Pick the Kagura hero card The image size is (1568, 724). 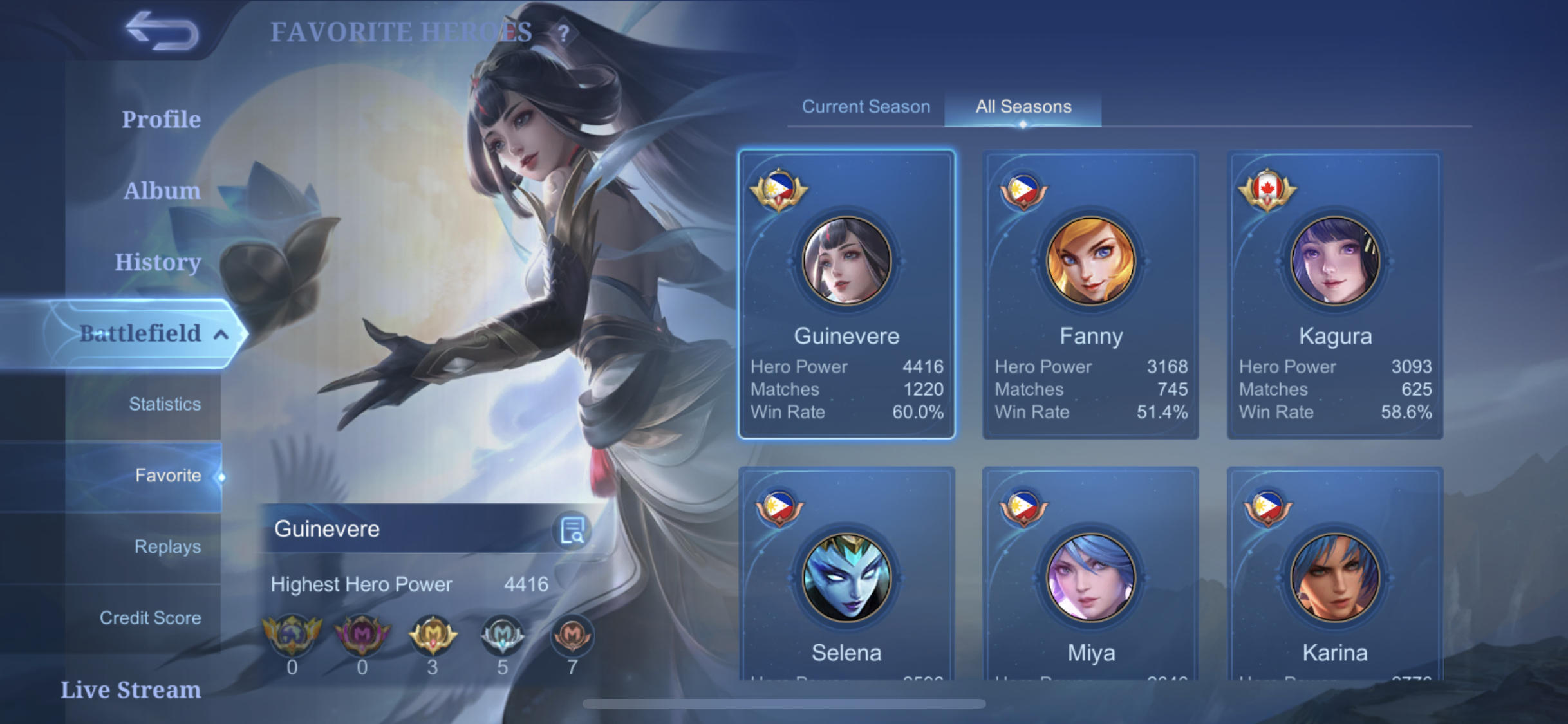[x=1335, y=295]
